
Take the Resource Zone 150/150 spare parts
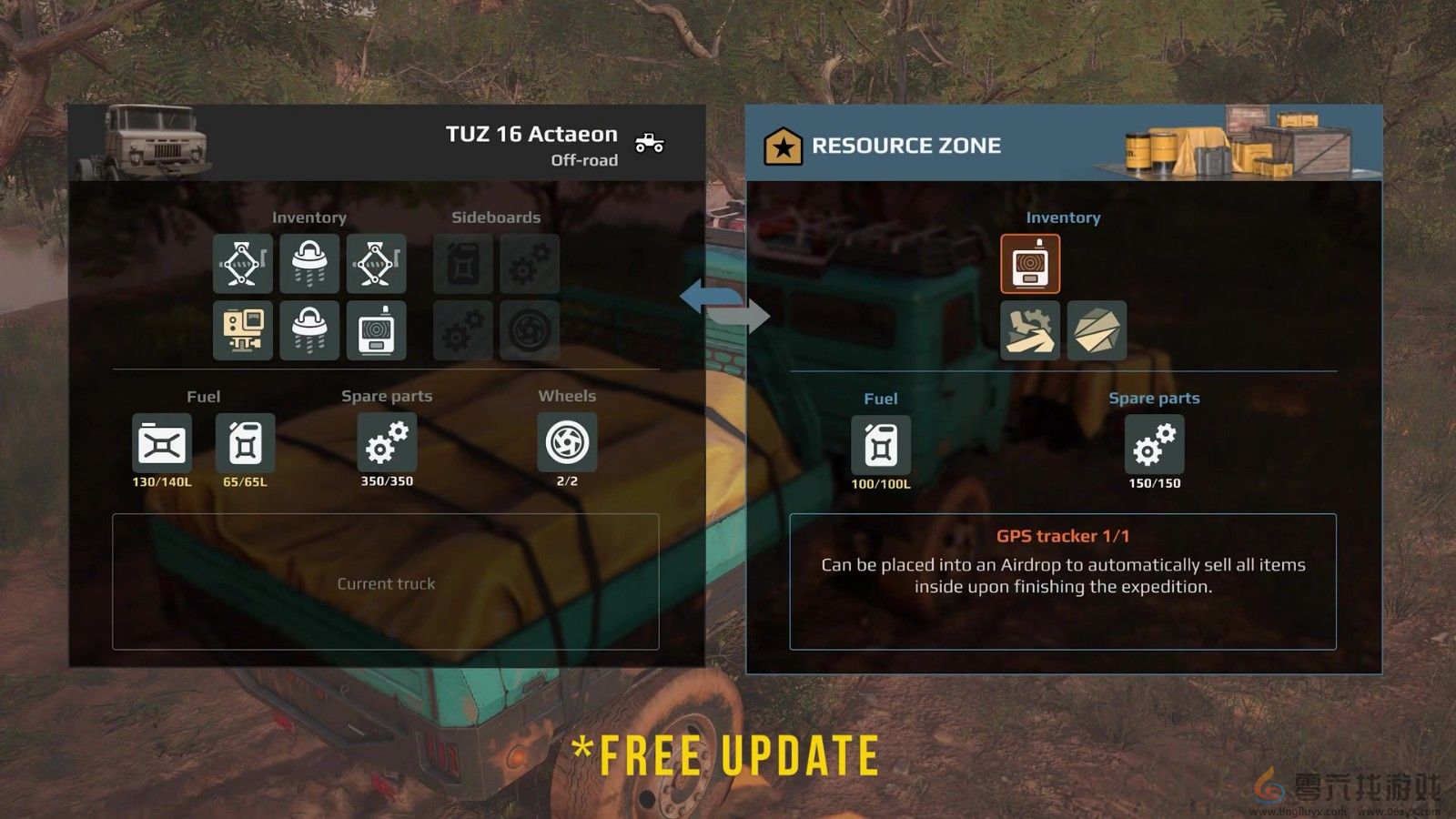coord(1154,446)
